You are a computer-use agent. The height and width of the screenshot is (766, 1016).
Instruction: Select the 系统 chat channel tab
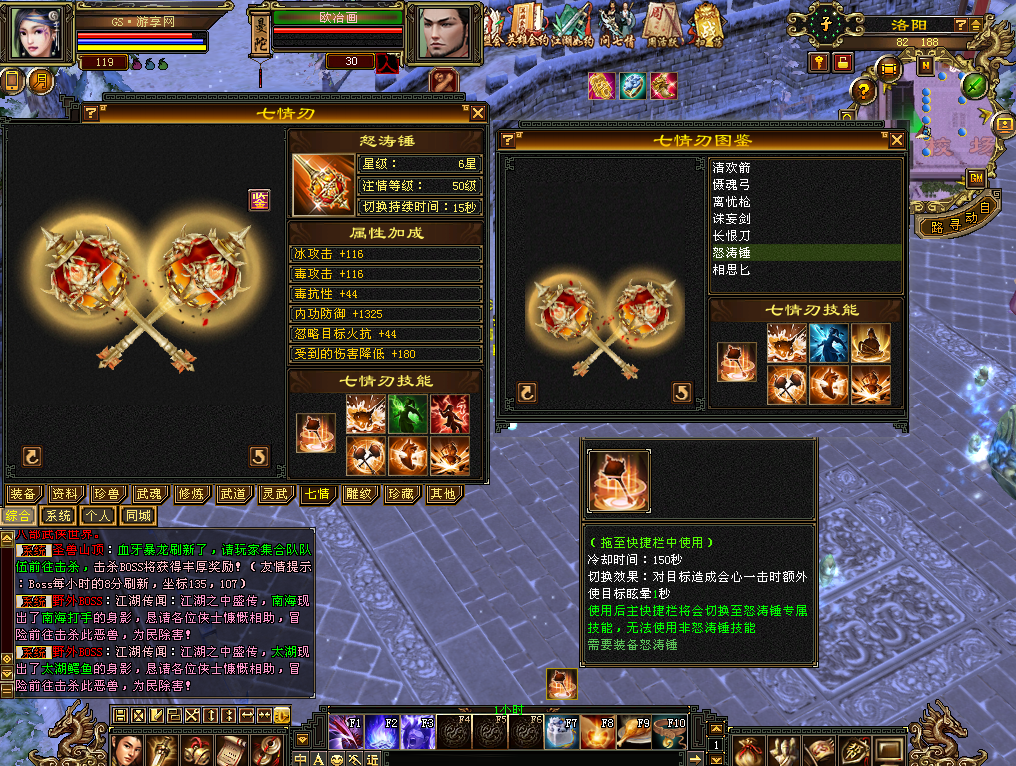click(58, 516)
